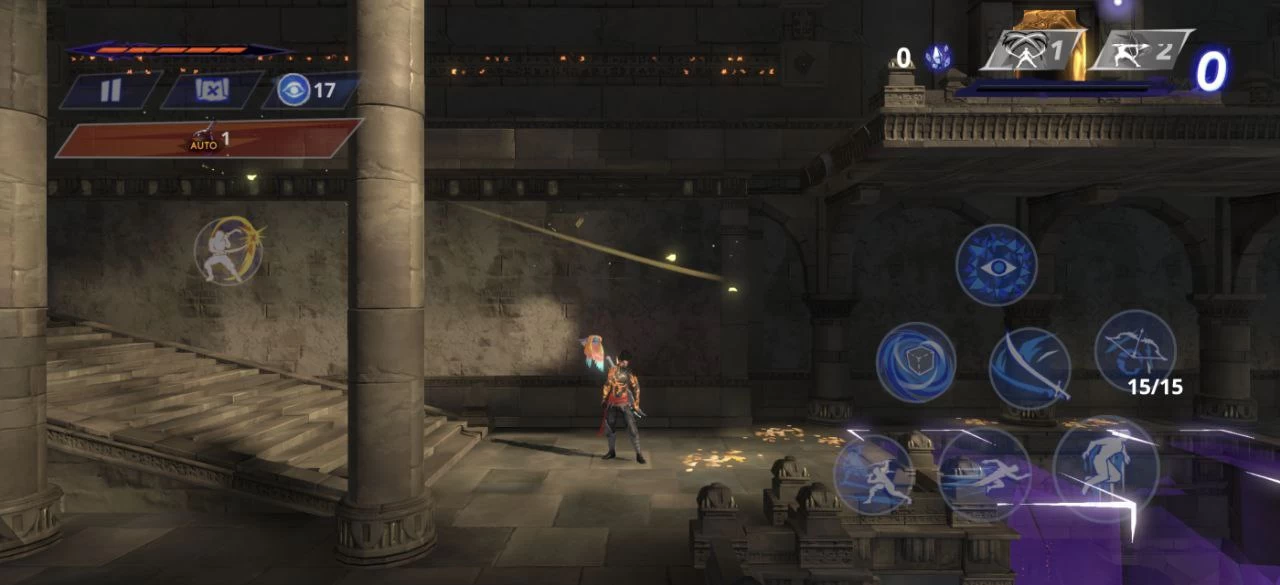The image size is (1280, 585).
Task: Fire the bow with 15/15 arrows
Action: tap(1135, 350)
